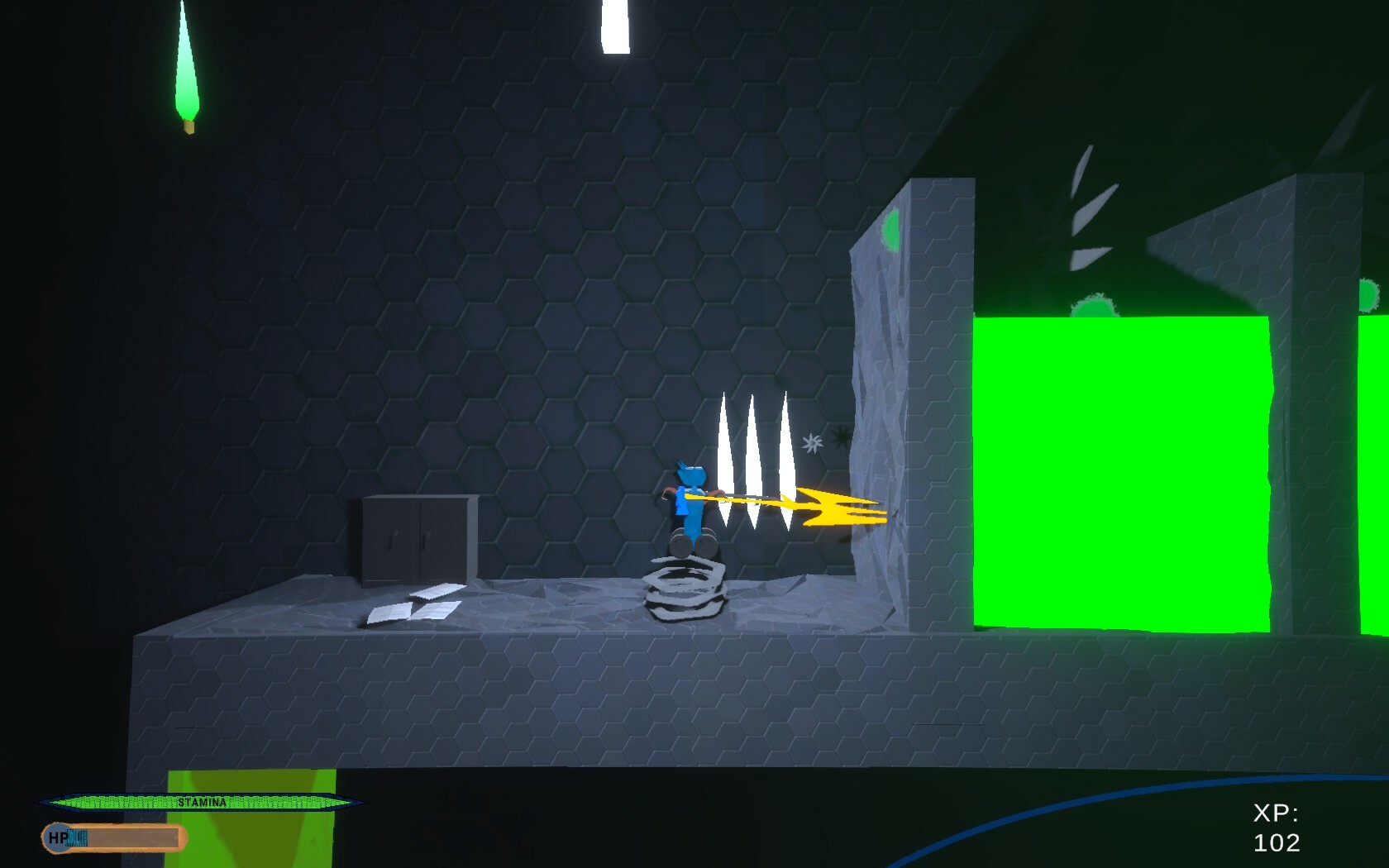
Task: Click the white star spark near the wall
Action: [810, 443]
